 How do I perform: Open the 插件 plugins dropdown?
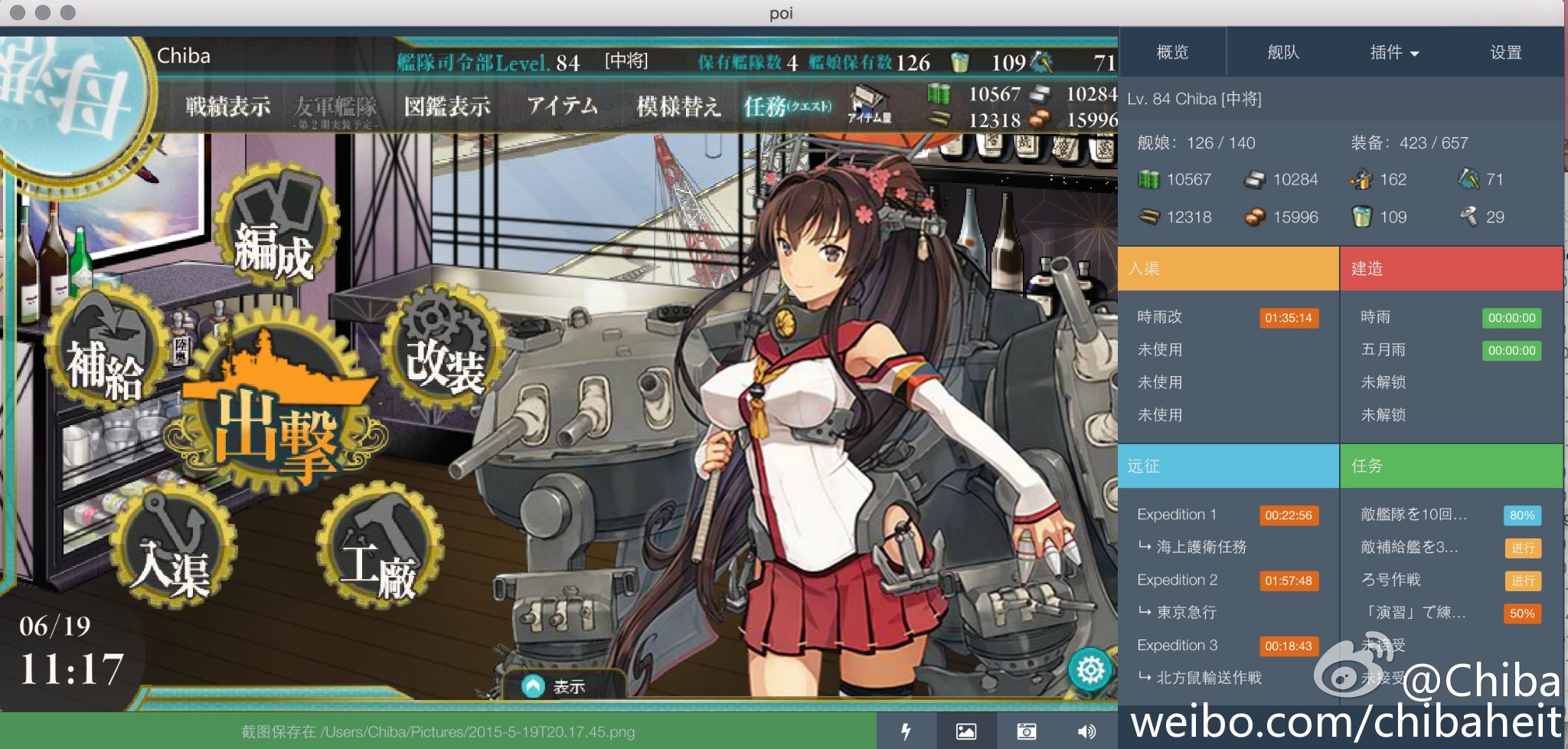click(x=1393, y=52)
